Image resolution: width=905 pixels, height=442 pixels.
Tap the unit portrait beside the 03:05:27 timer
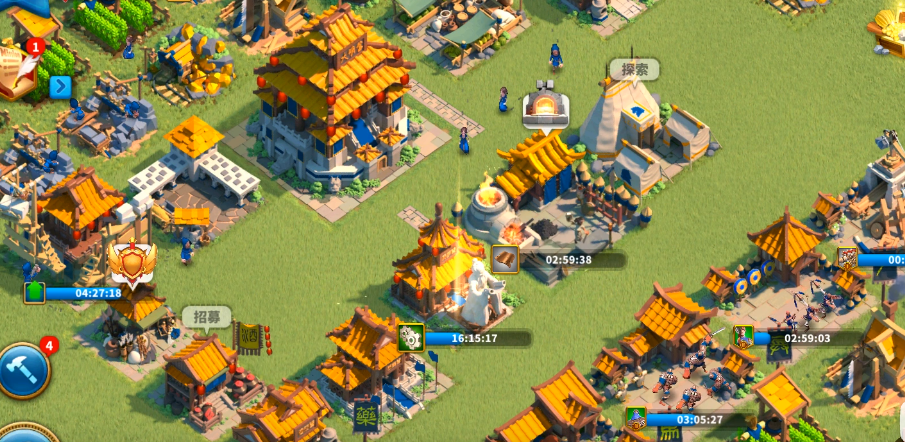point(635,419)
